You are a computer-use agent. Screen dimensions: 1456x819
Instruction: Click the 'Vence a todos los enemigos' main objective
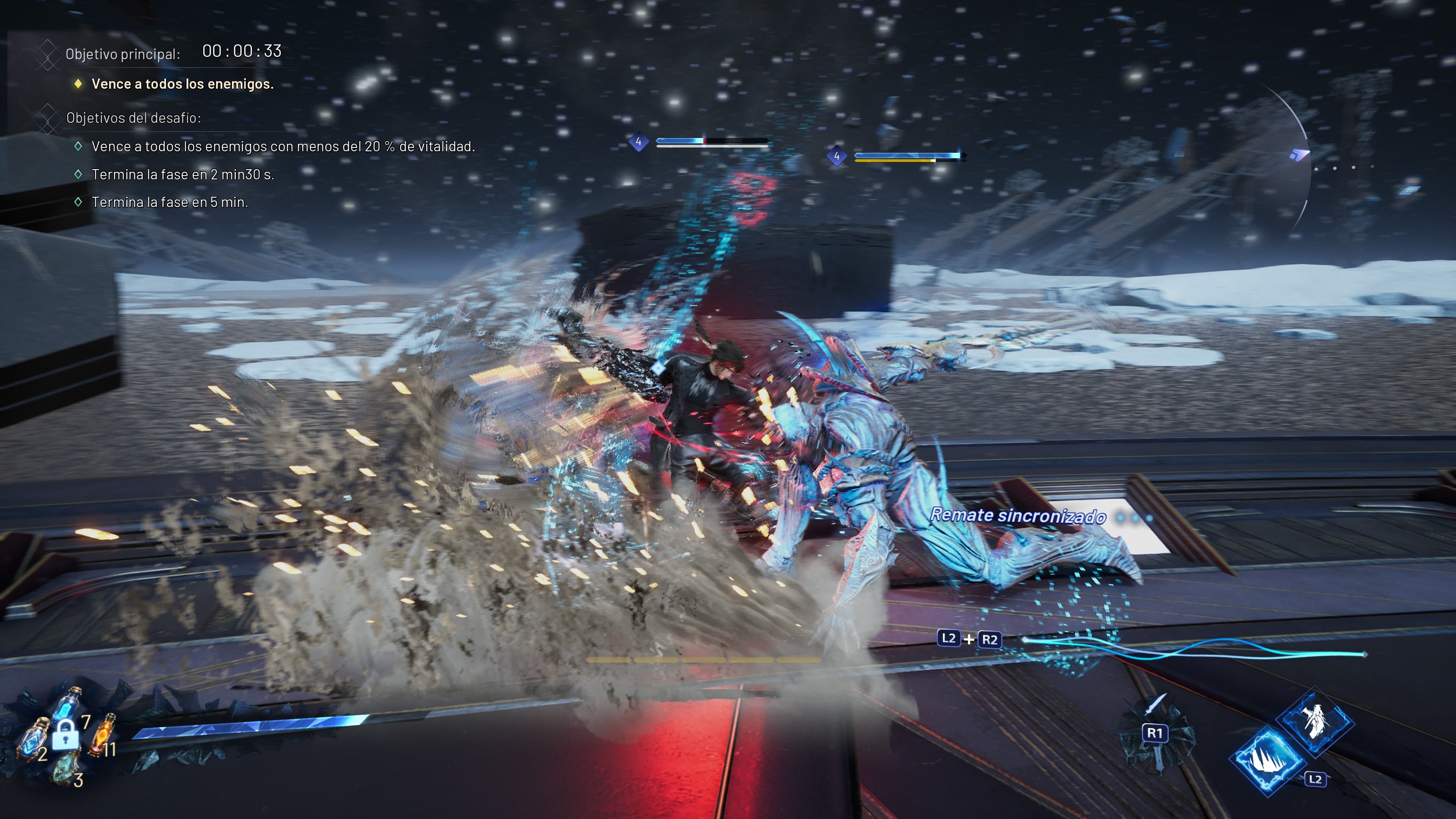coord(182,84)
